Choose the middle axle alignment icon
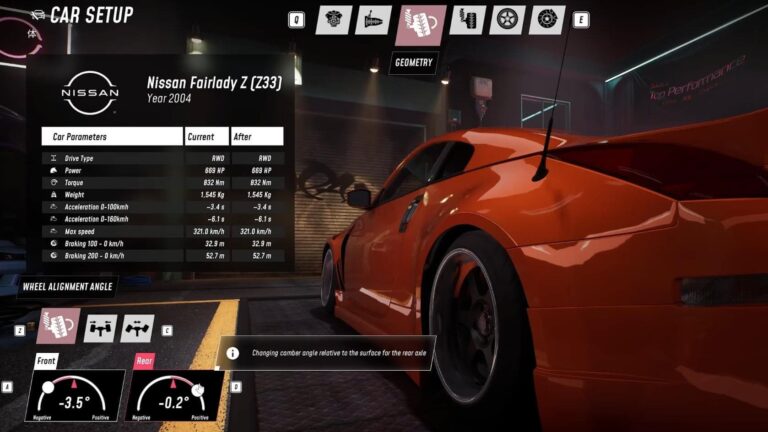Screen dimensions: 768x432 100,327
